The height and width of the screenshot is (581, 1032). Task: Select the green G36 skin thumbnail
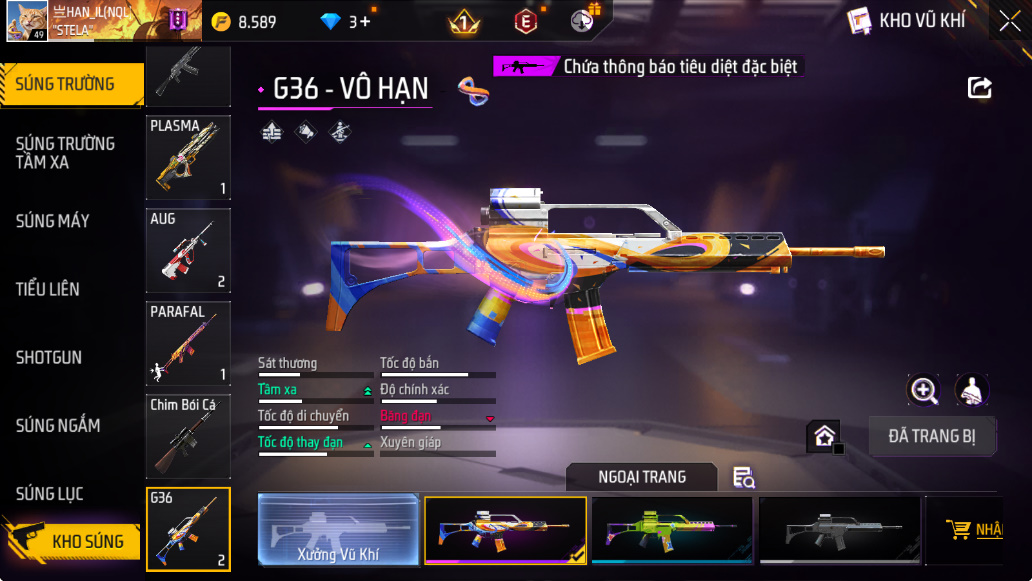(x=671, y=530)
